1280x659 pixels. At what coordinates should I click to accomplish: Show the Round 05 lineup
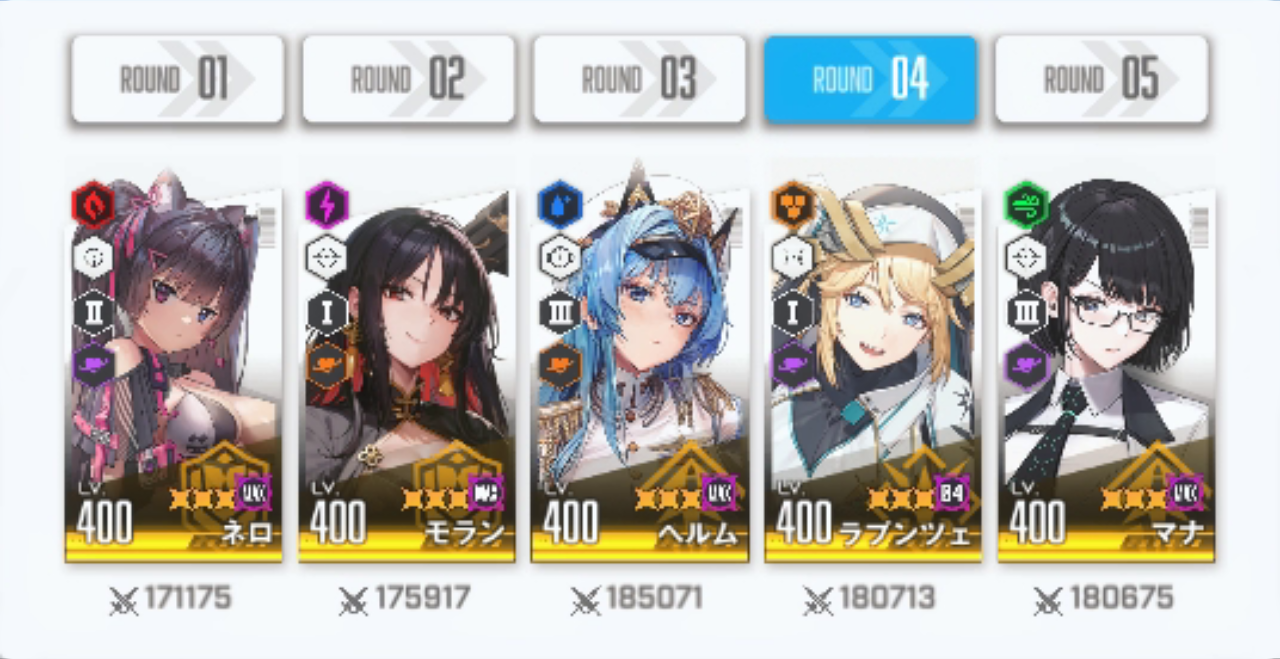(x=1101, y=80)
